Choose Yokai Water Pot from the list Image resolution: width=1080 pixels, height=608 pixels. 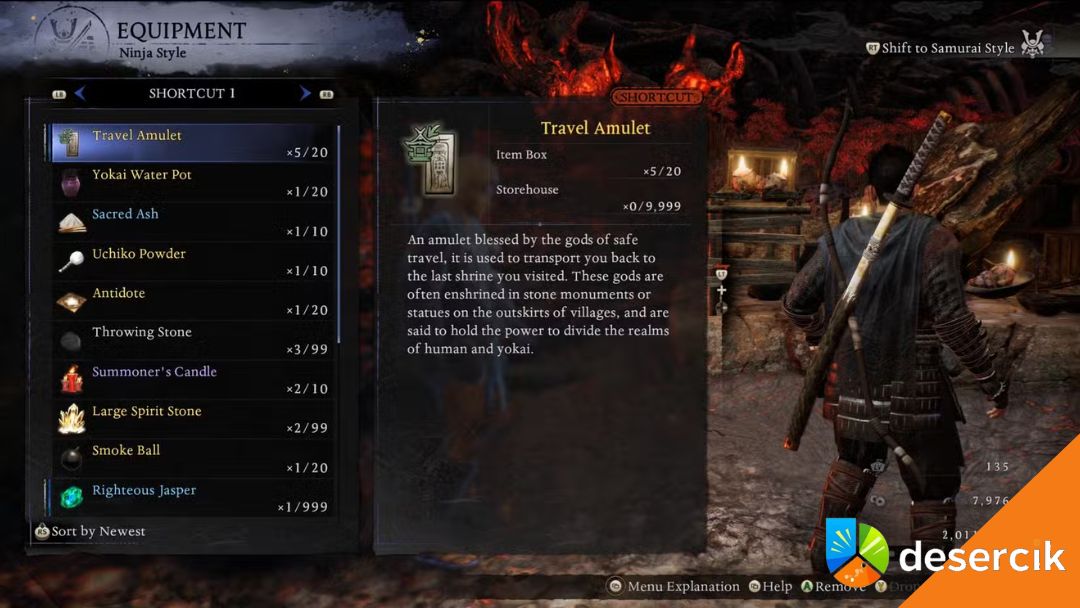192,182
